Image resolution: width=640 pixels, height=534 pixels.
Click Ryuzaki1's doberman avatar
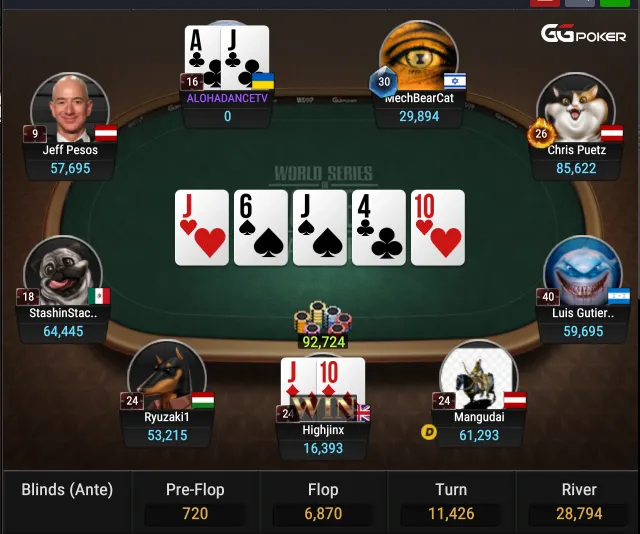pyautogui.click(x=167, y=377)
